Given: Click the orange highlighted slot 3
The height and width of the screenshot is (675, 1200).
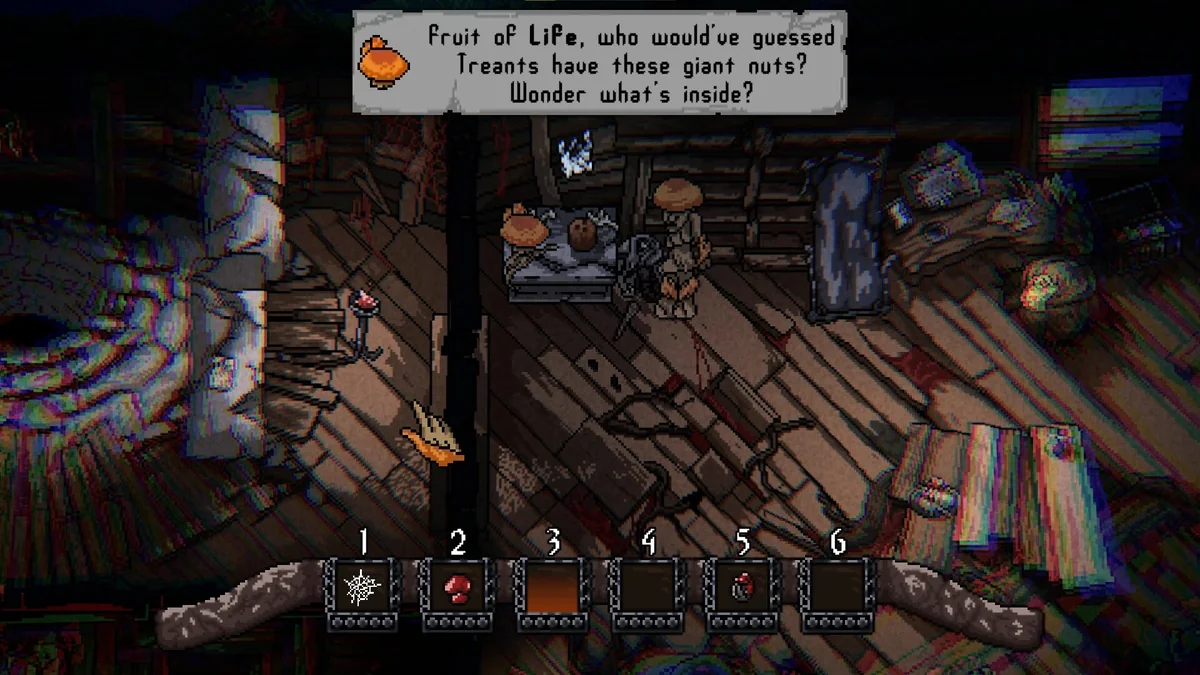Looking at the screenshot, I should click(x=552, y=589).
